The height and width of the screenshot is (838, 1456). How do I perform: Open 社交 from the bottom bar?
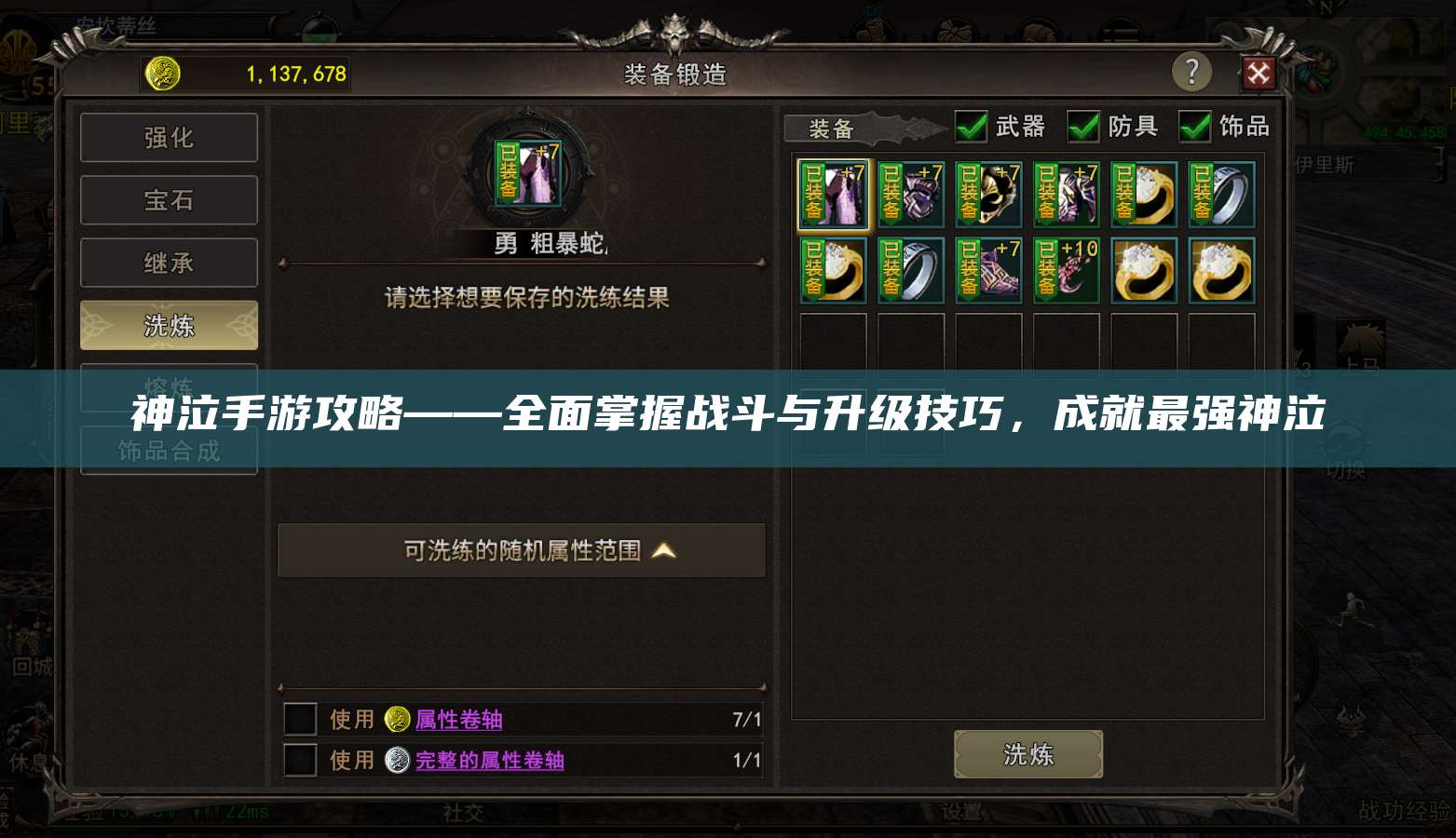click(x=464, y=813)
